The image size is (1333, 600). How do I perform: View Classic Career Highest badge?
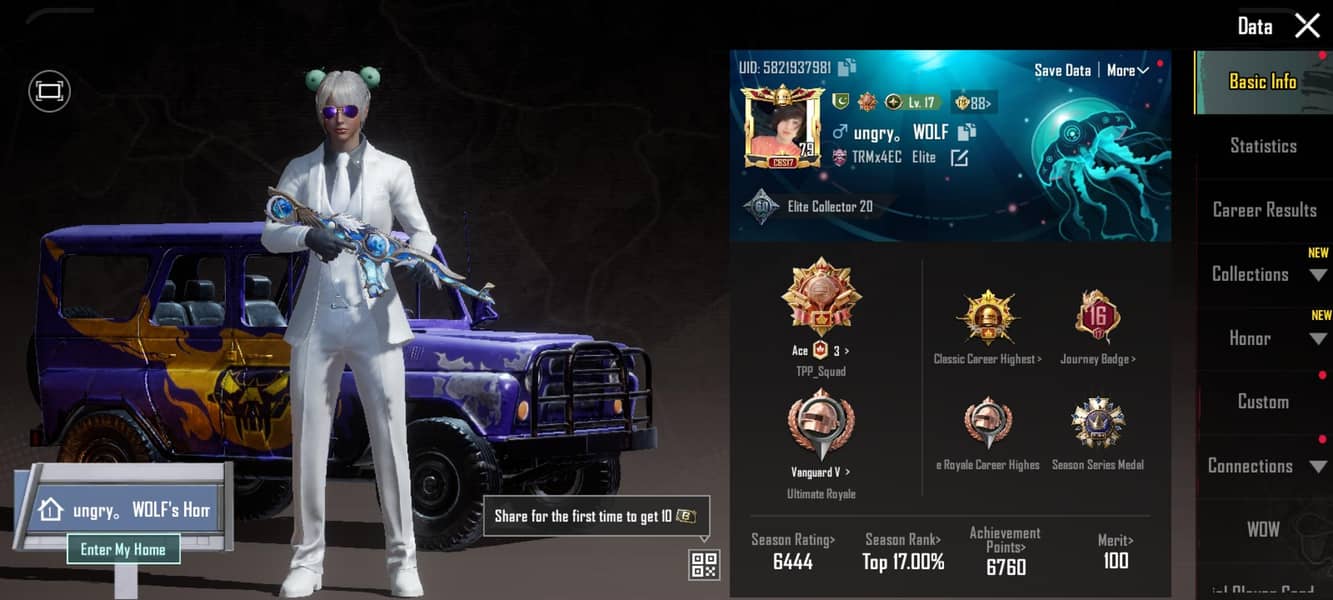pyautogui.click(x=986, y=318)
